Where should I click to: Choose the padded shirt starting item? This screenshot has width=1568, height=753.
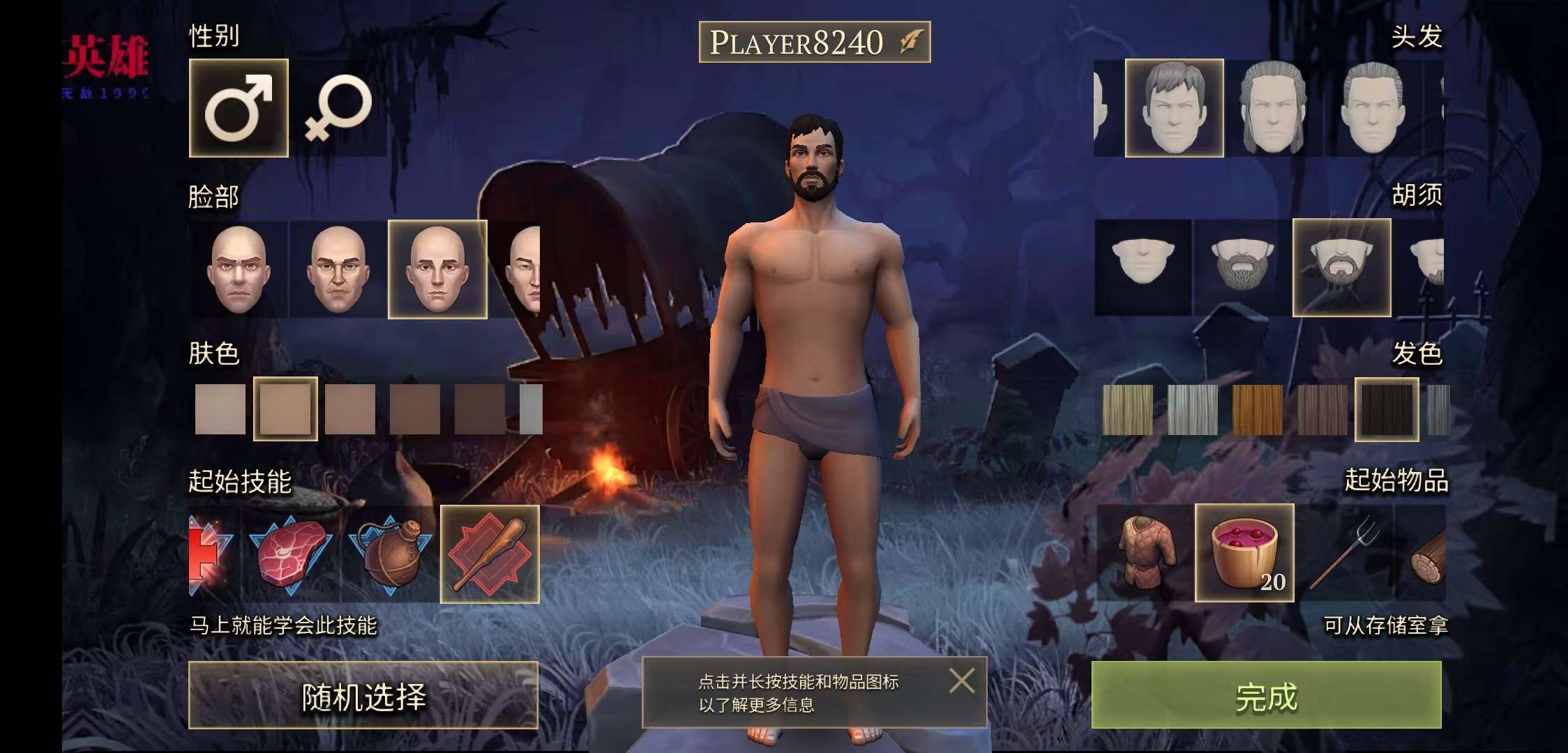[x=1145, y=553]
